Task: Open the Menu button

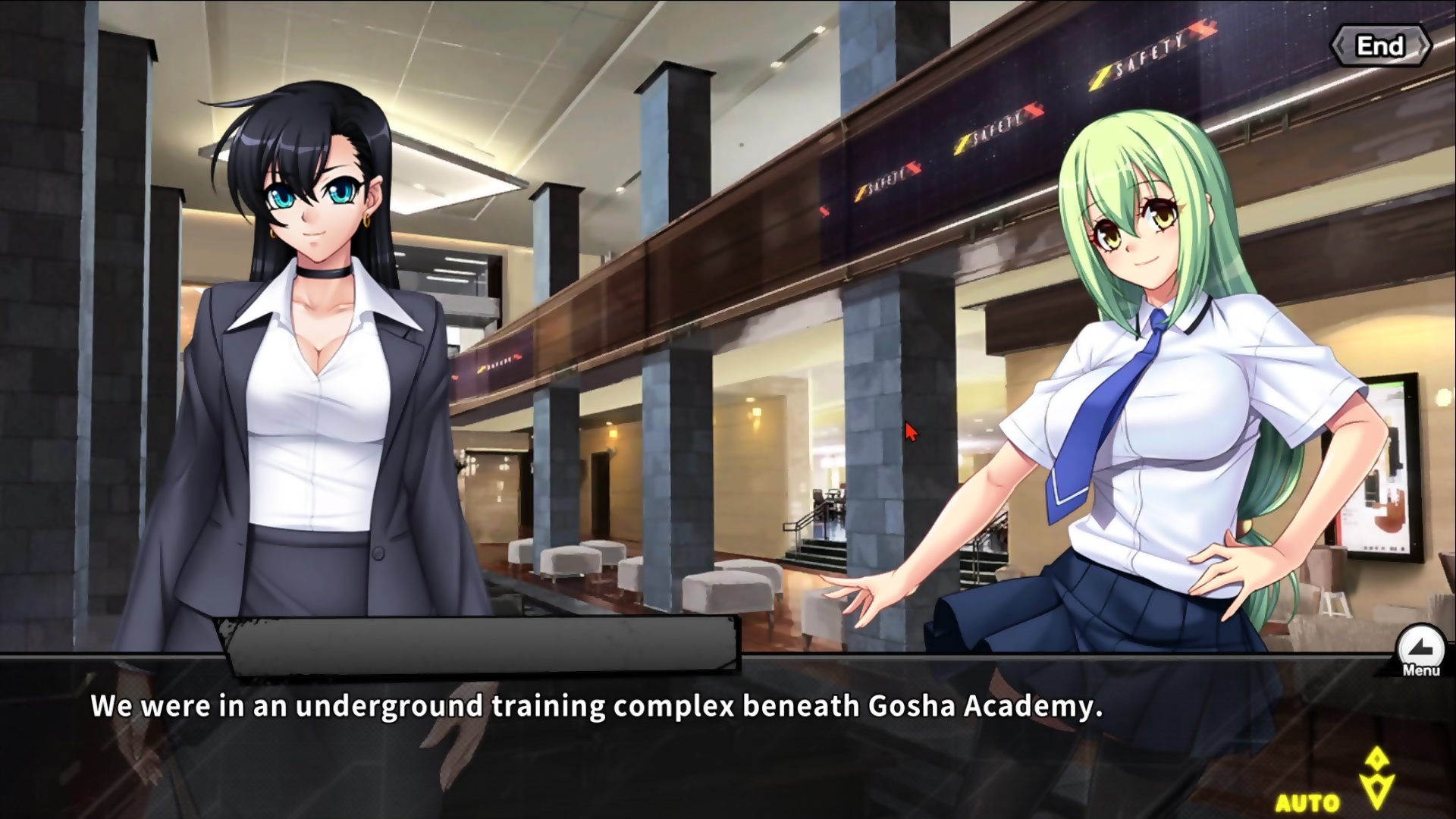Action: 1420,651
